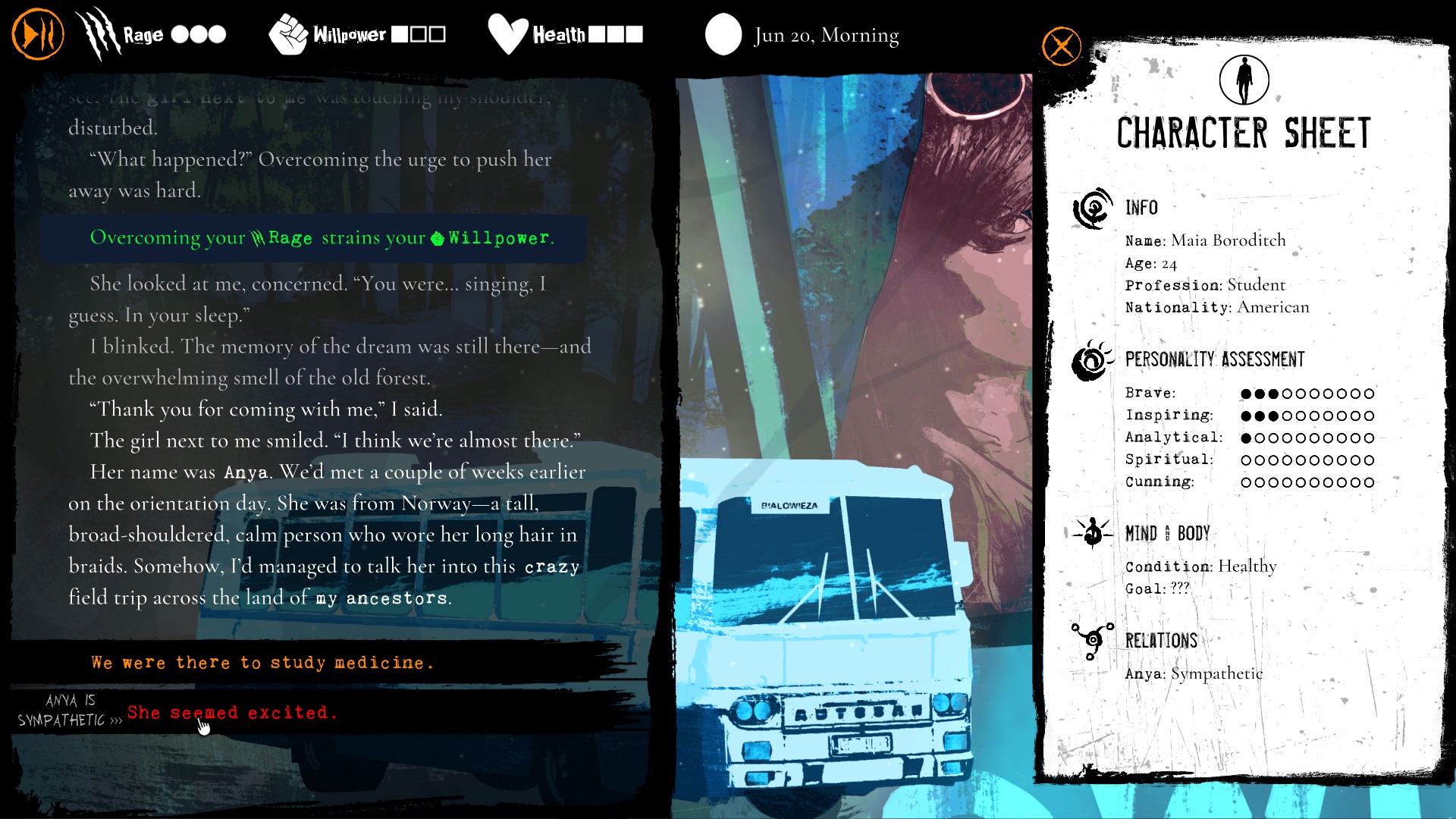Viewport: 1456px width, 819px height.
Task: Select the 'We were there to study medicine' line
Action: tap(262, 662)
